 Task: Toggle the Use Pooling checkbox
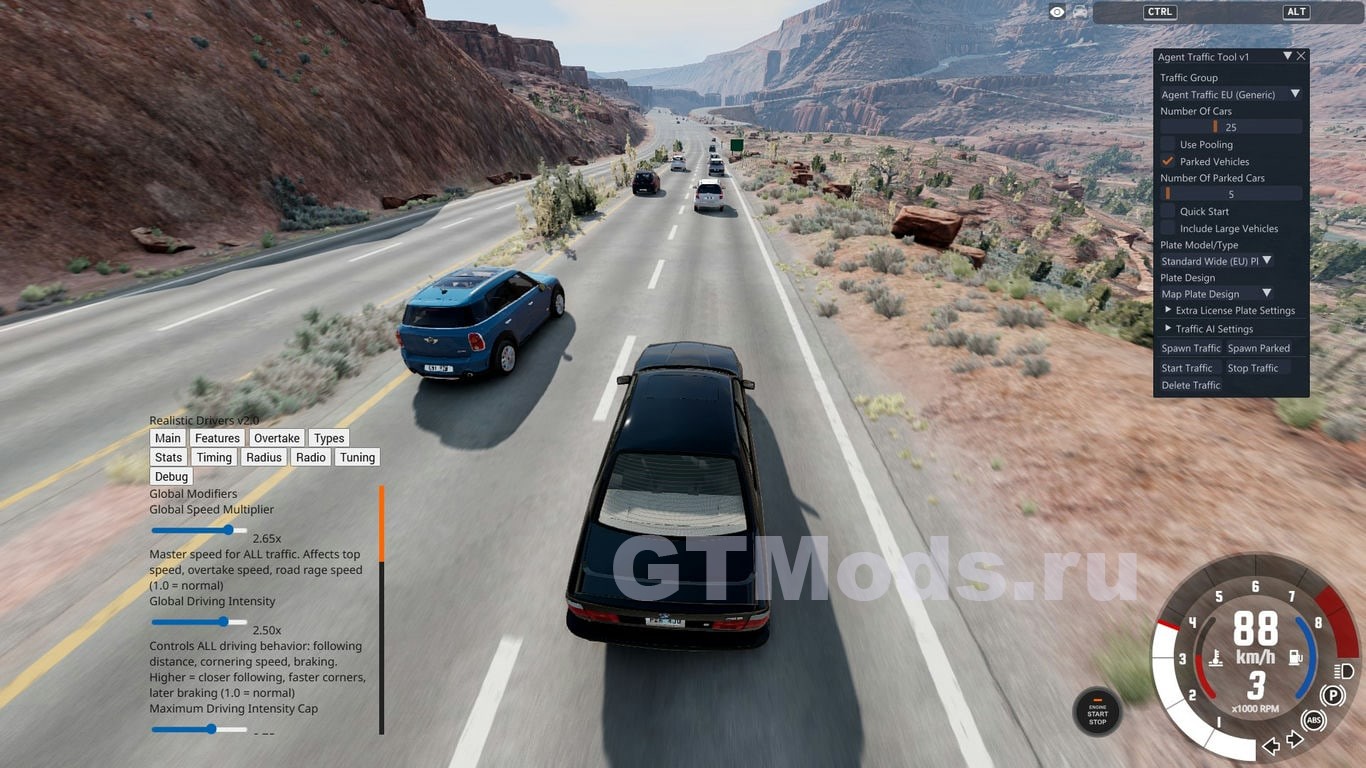(x=1168, y=144)
